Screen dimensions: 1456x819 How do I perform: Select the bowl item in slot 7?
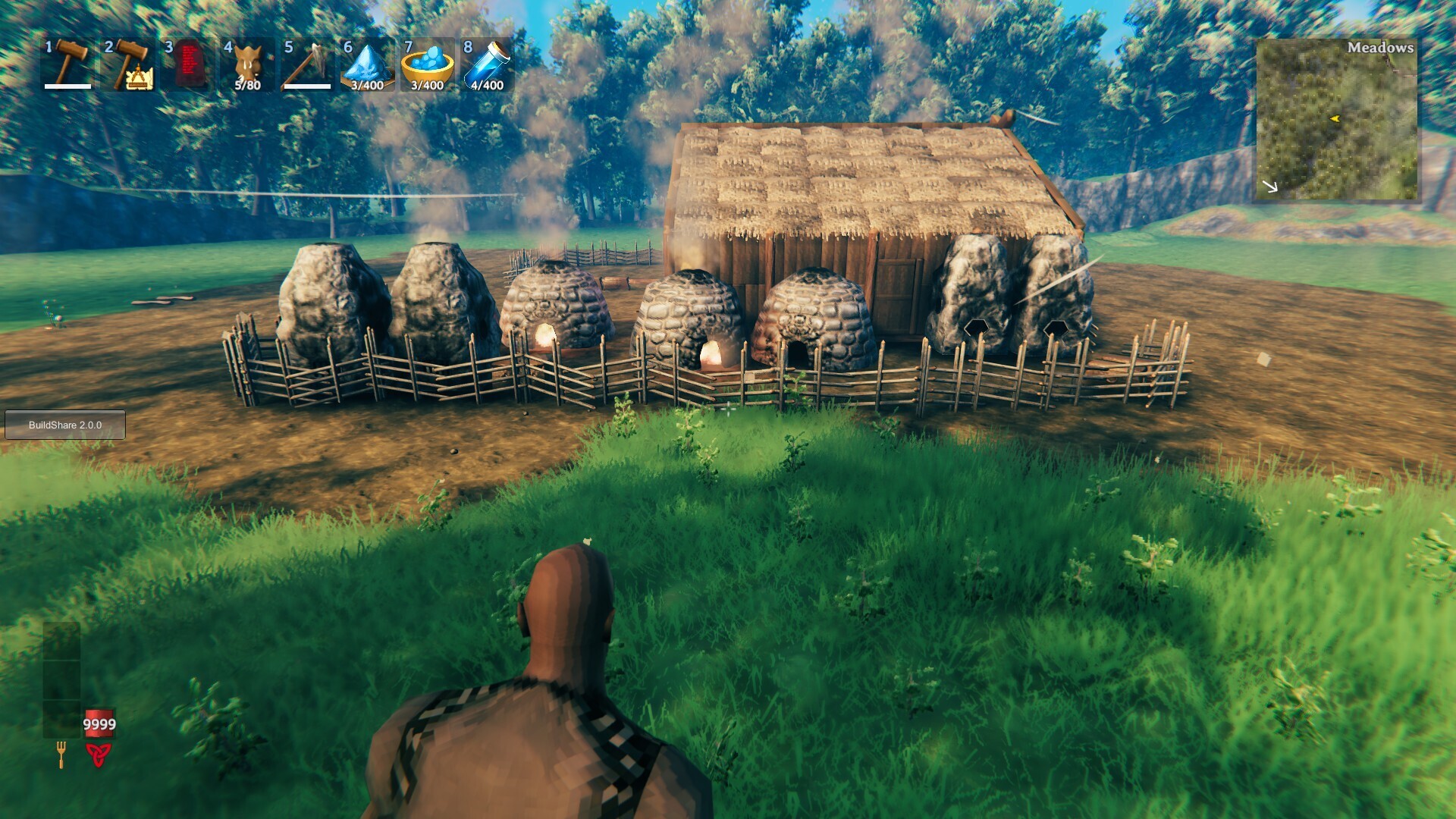426,64
